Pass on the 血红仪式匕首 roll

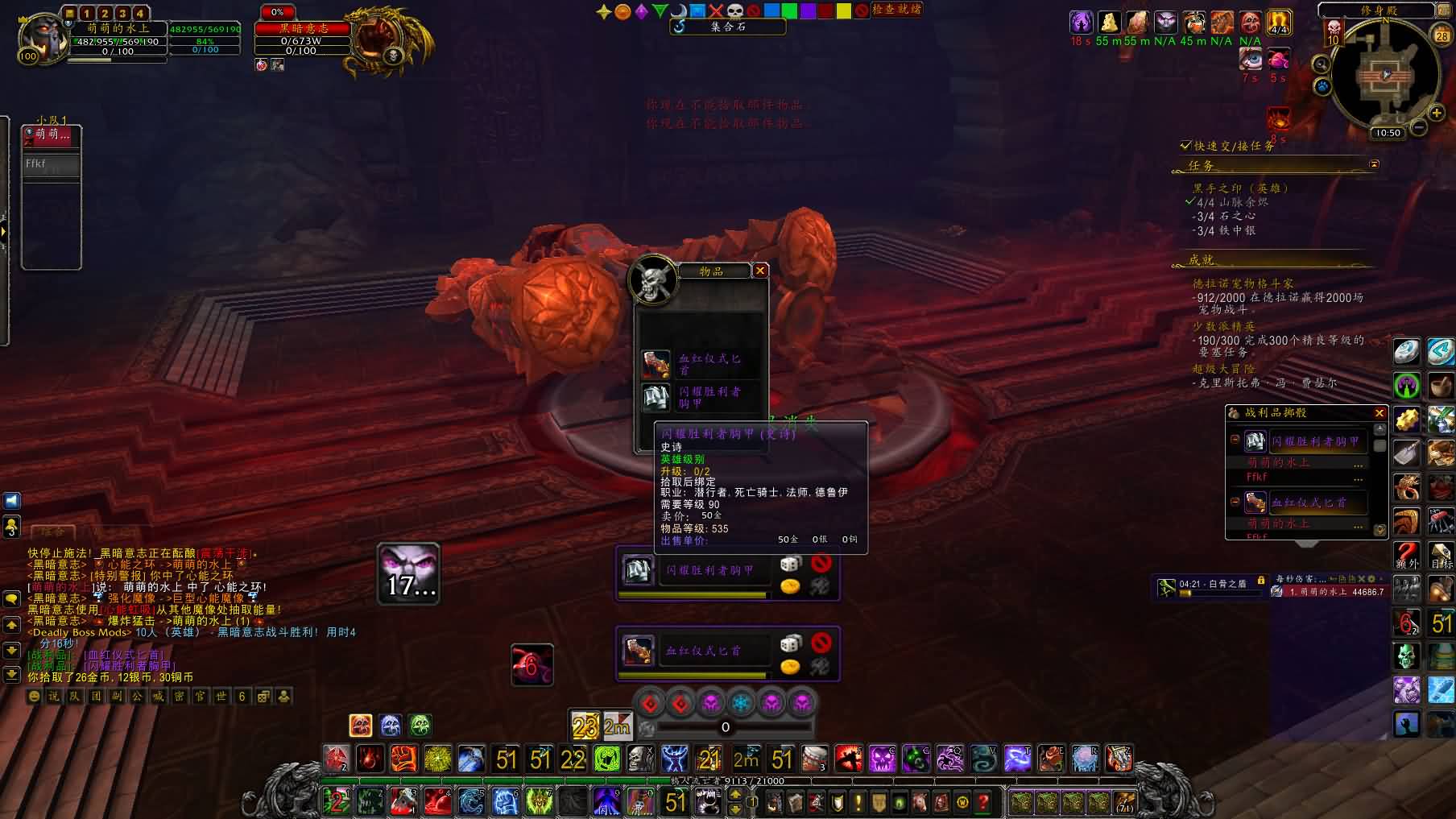tap(821, 643)
